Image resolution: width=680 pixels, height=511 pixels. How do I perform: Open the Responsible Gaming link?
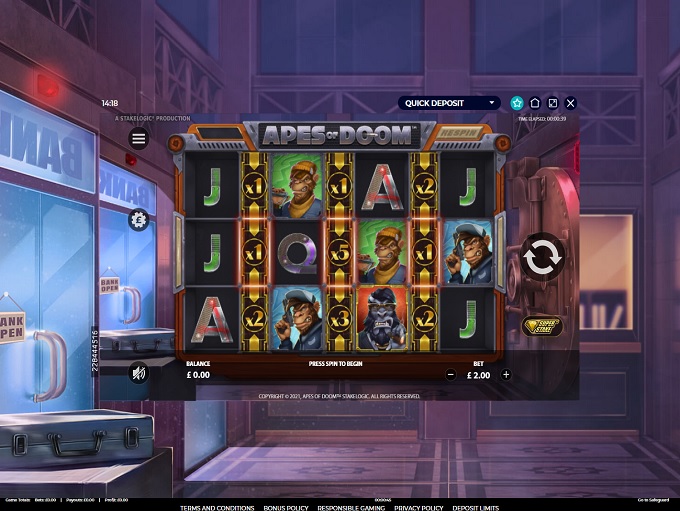353,507
